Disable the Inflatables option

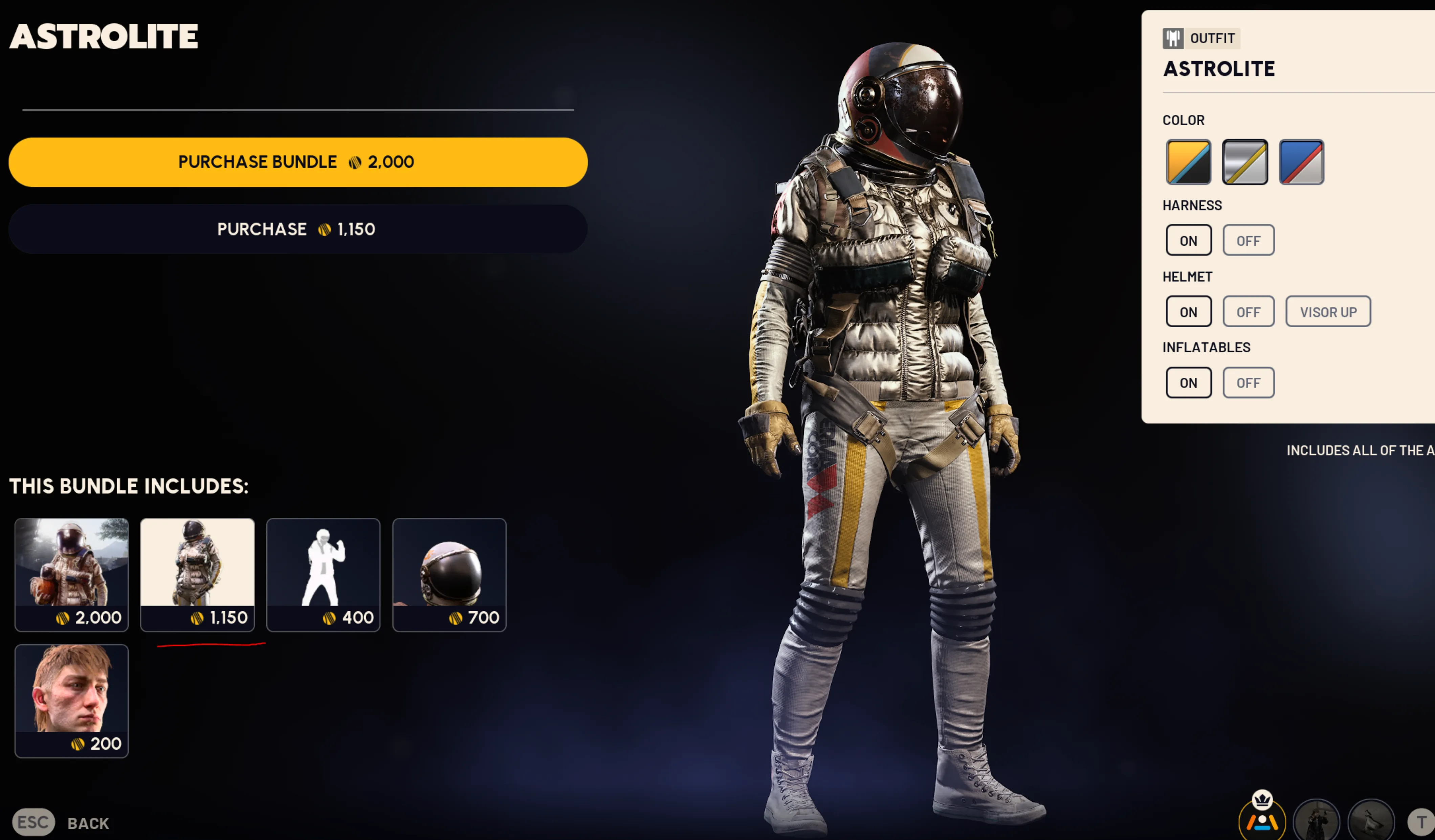1248,382
